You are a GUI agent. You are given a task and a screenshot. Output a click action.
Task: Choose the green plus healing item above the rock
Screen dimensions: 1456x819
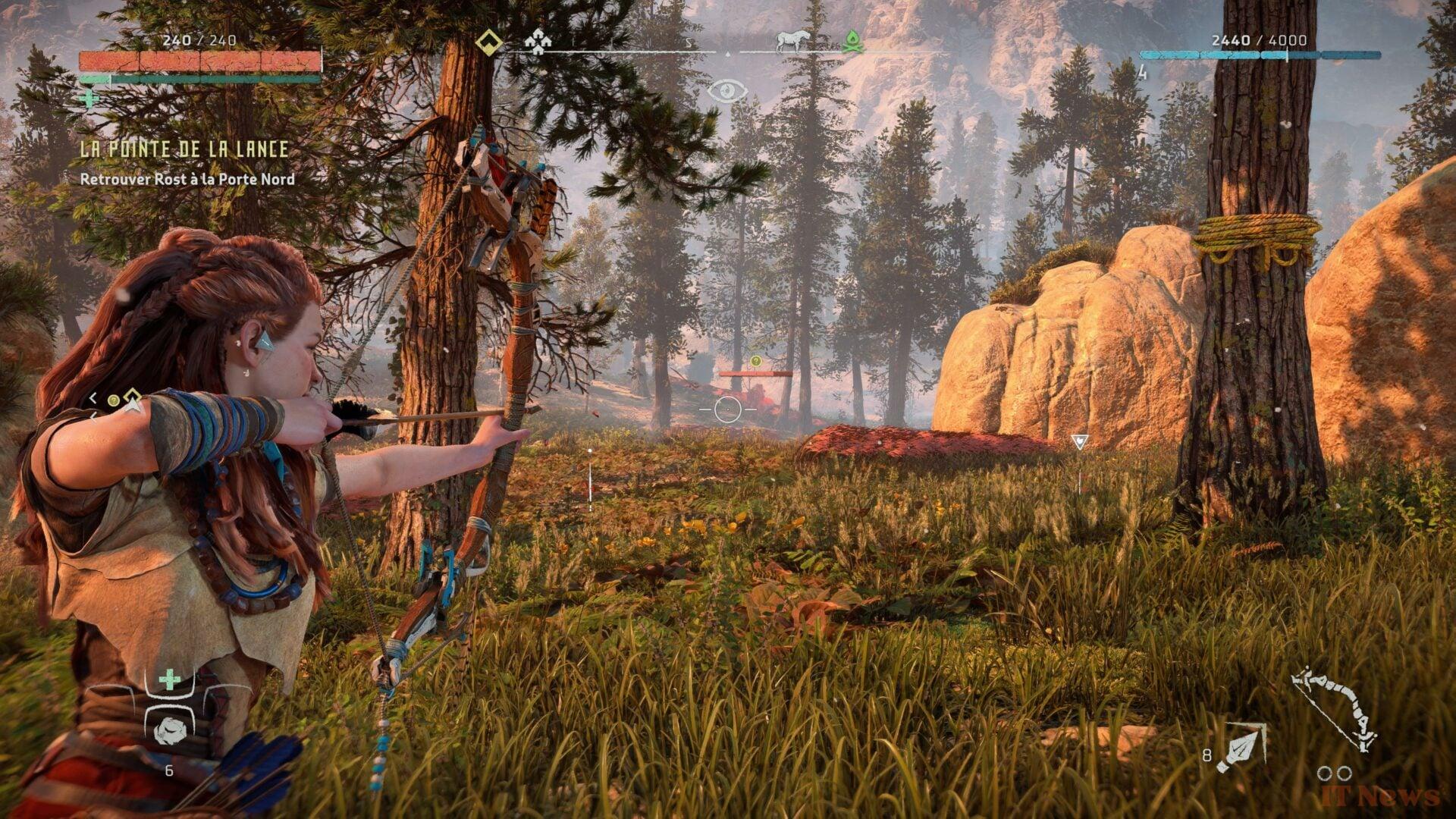click(169, 679)
